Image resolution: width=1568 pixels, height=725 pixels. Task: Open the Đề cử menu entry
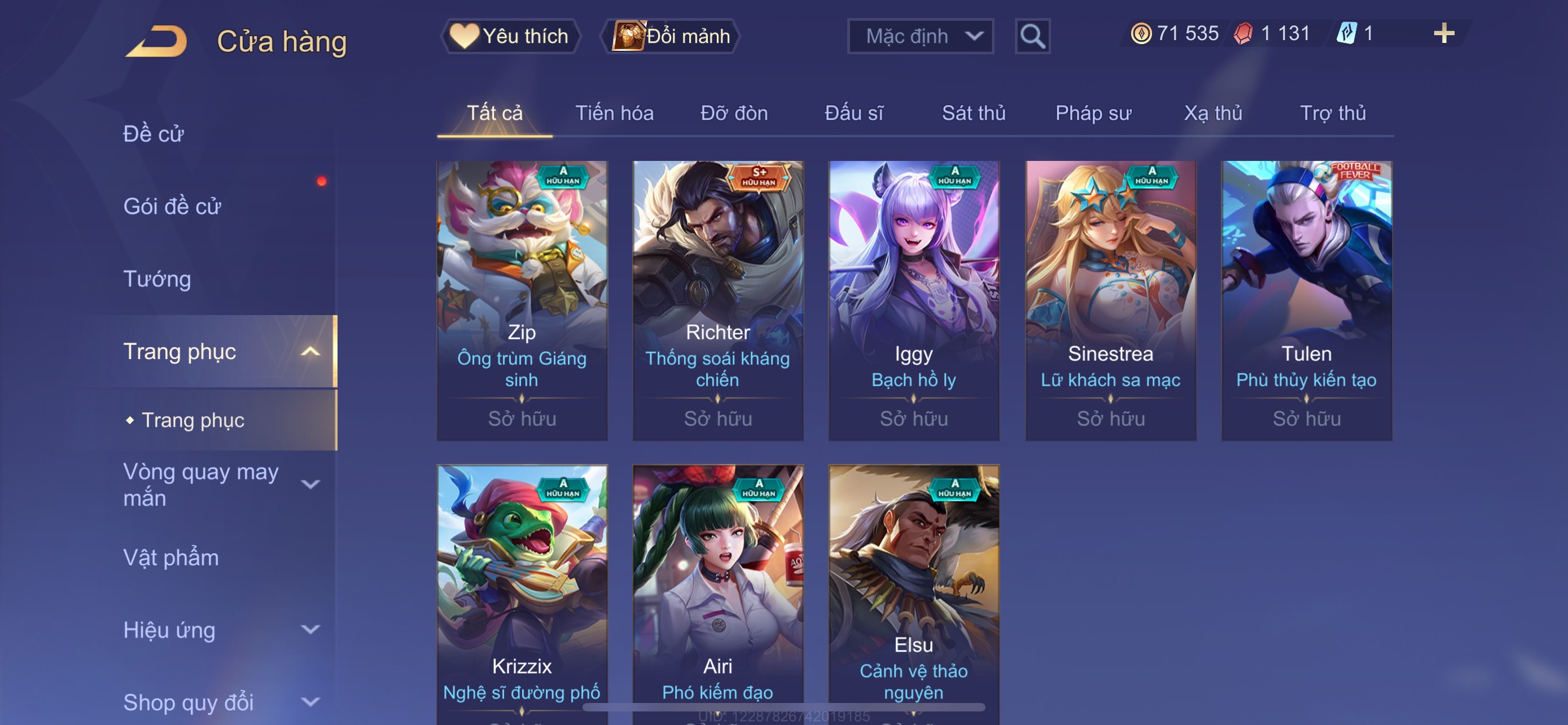[154, 134]
